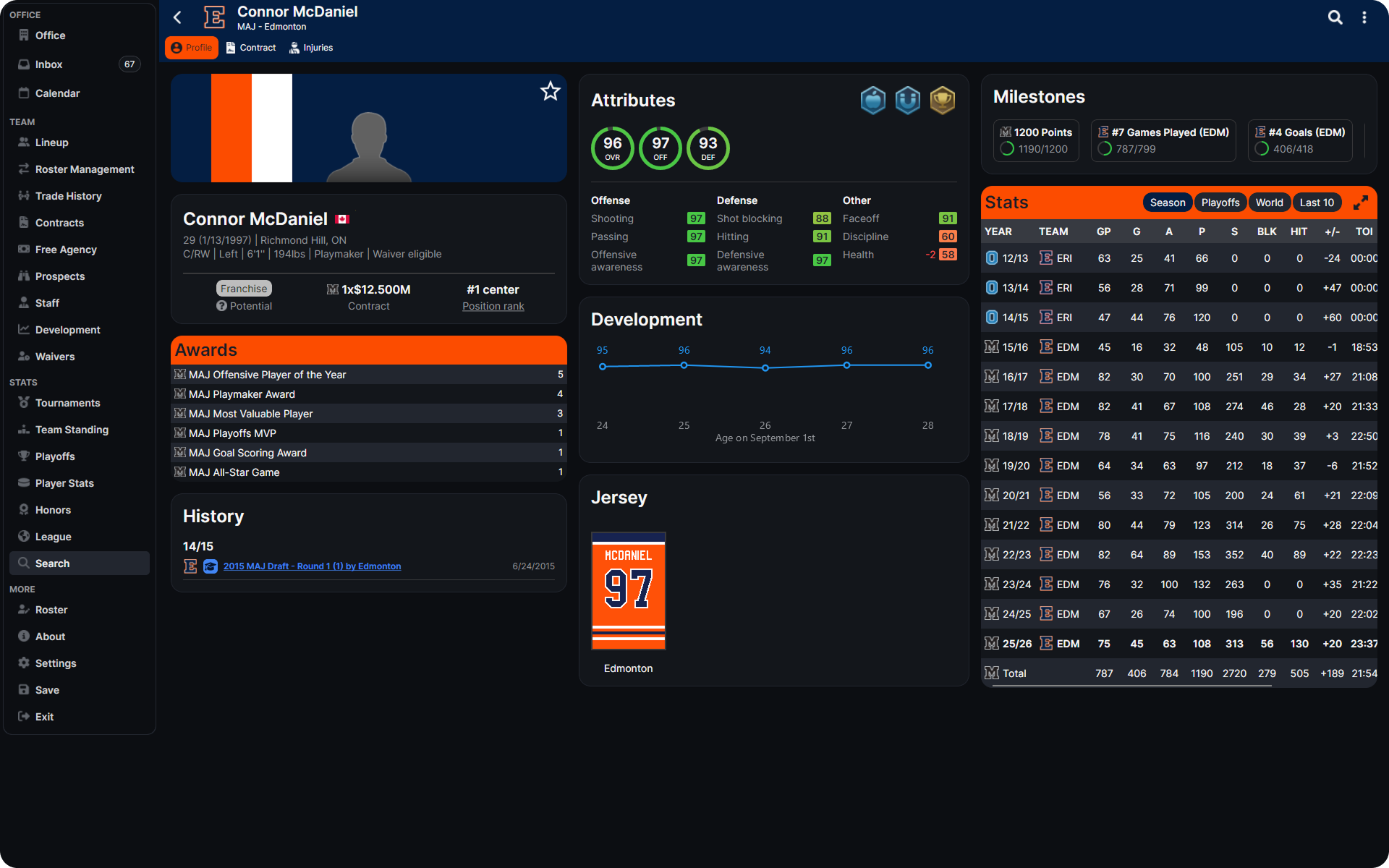Open the Calendar screen

57,93
